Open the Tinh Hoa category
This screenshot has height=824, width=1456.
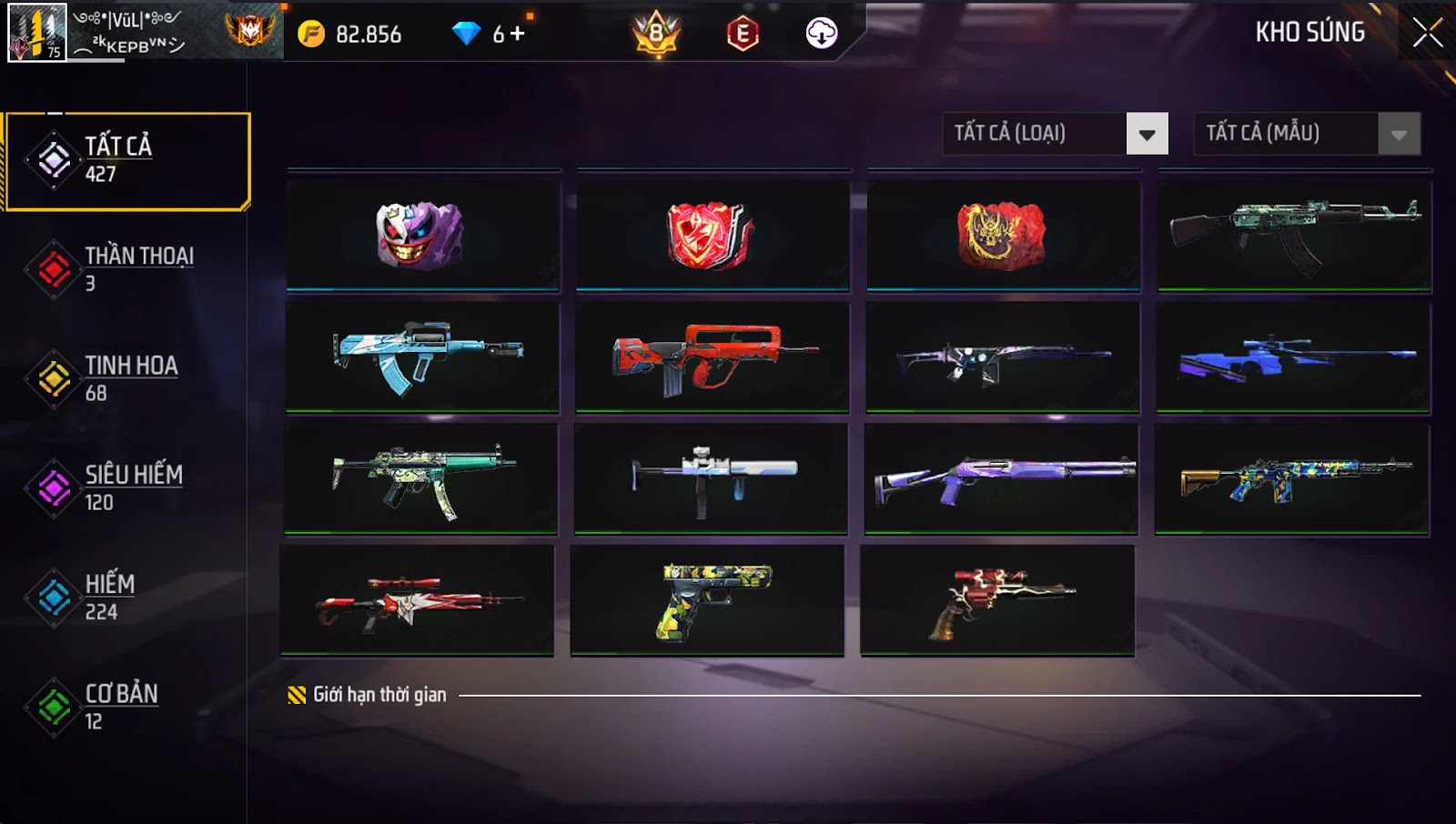coord(127,378)
